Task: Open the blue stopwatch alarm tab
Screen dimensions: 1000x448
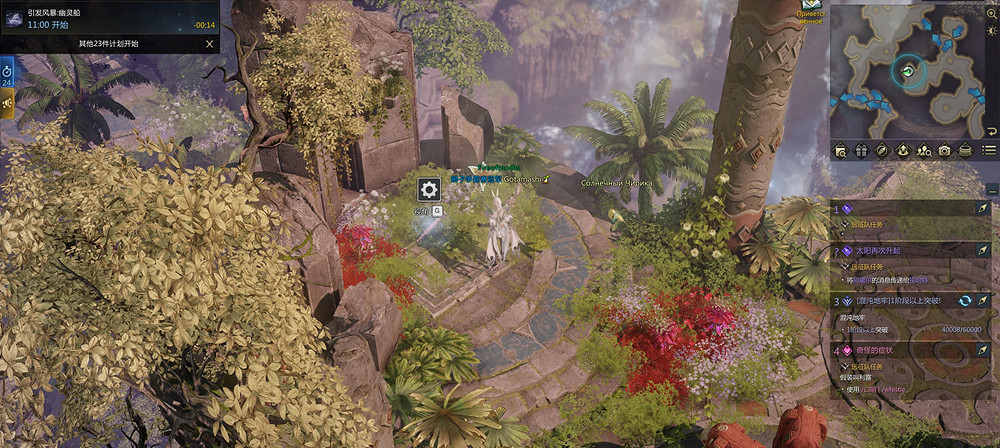Action: (x=7, y=72)
